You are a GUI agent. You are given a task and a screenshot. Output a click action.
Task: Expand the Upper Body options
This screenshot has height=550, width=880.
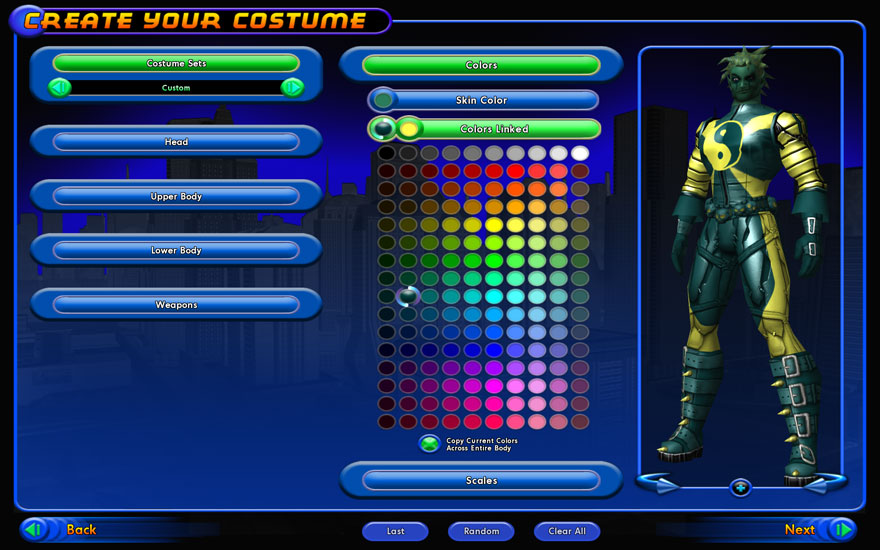click(x=176, y=196)
